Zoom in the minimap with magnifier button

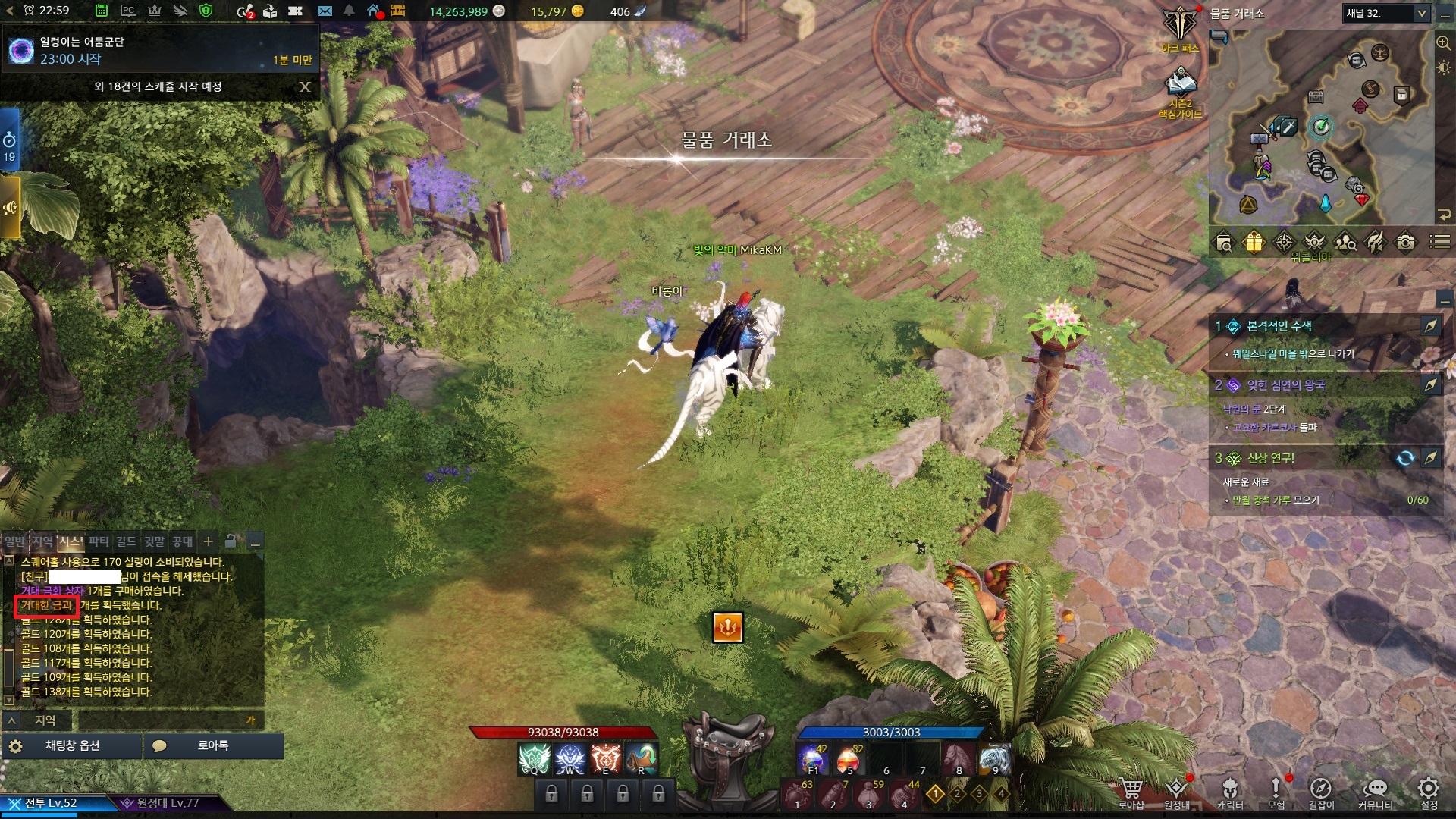(x=1443, y=43)
